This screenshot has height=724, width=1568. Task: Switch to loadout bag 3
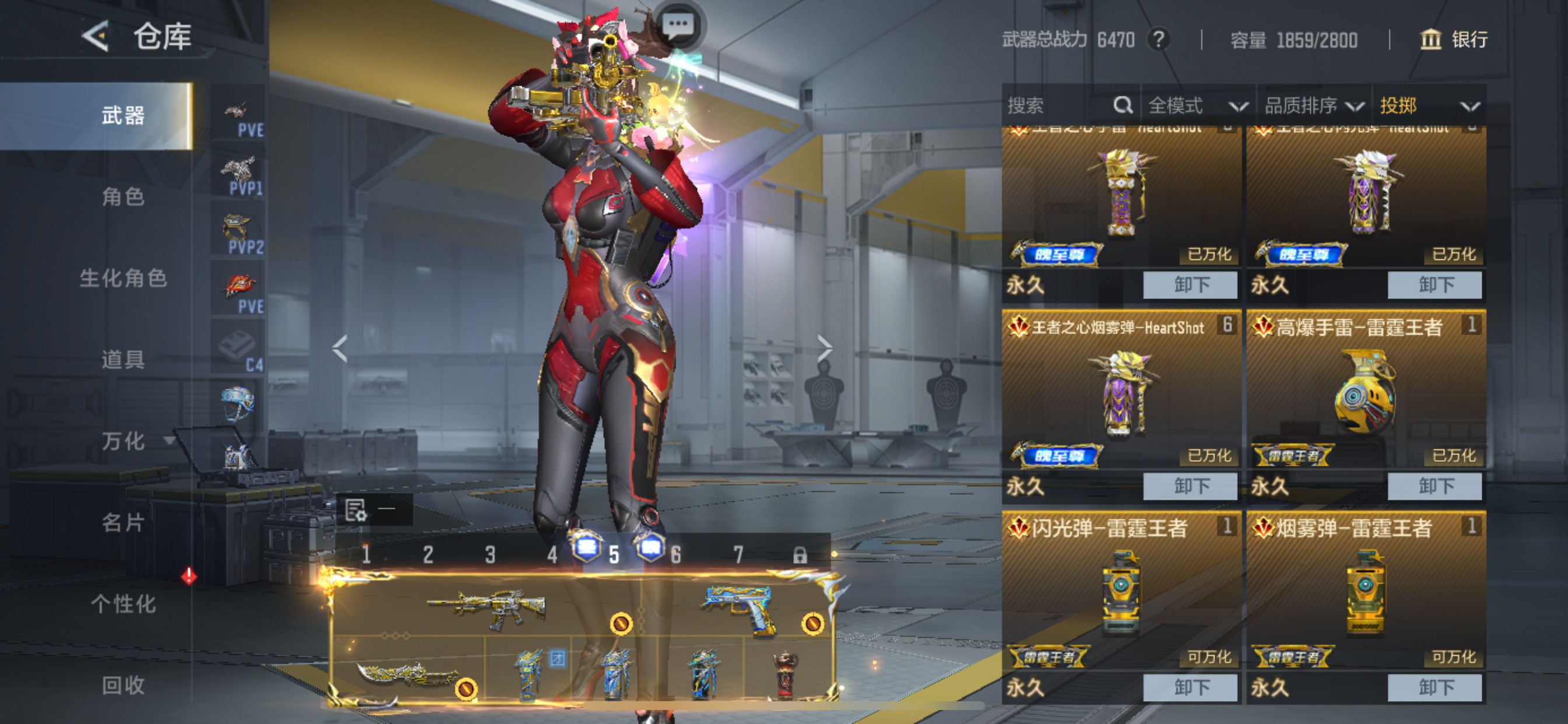coord(490,554)
